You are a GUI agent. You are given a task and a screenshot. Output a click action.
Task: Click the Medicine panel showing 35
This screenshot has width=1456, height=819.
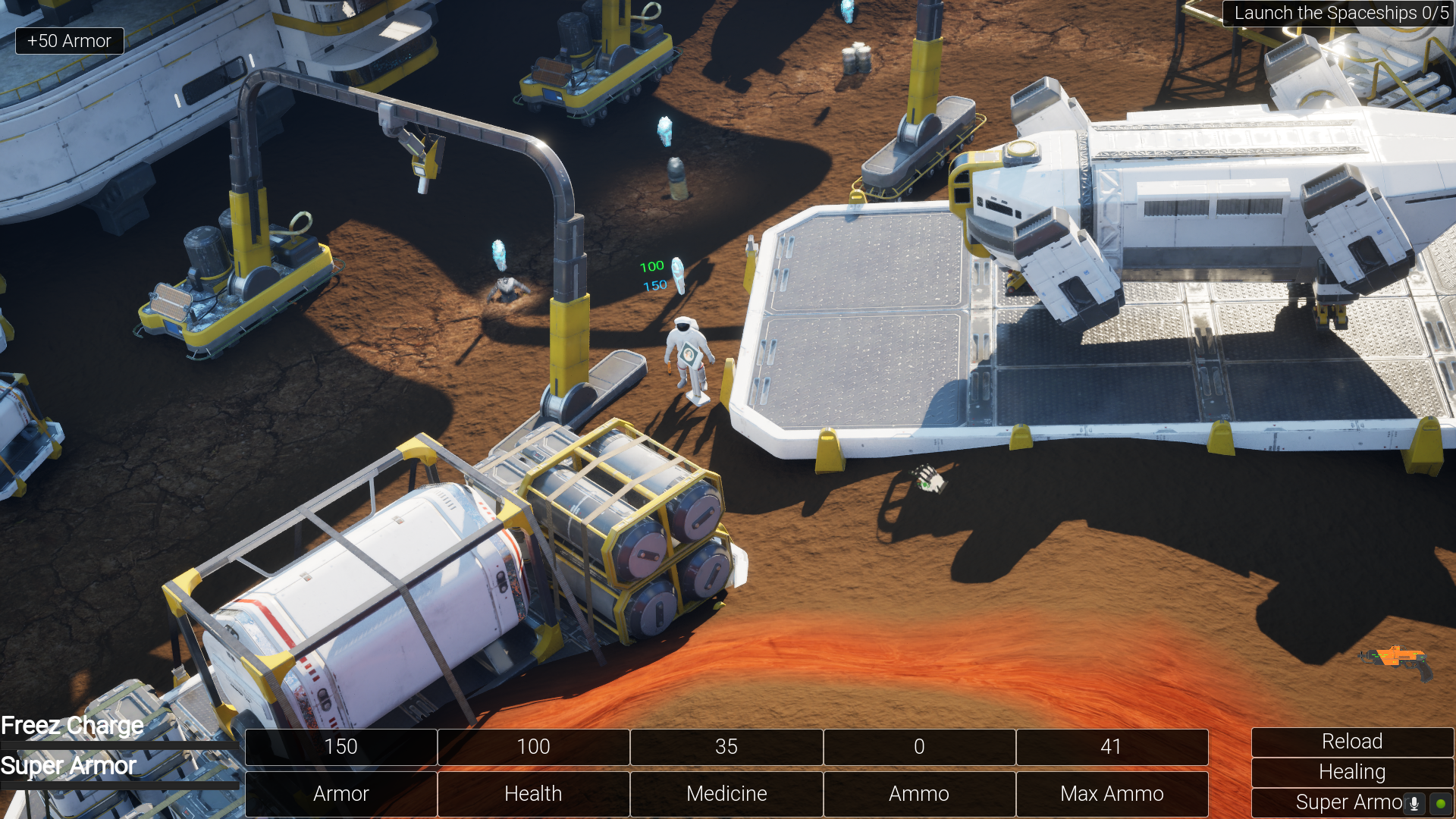click(x=726, y=747)
